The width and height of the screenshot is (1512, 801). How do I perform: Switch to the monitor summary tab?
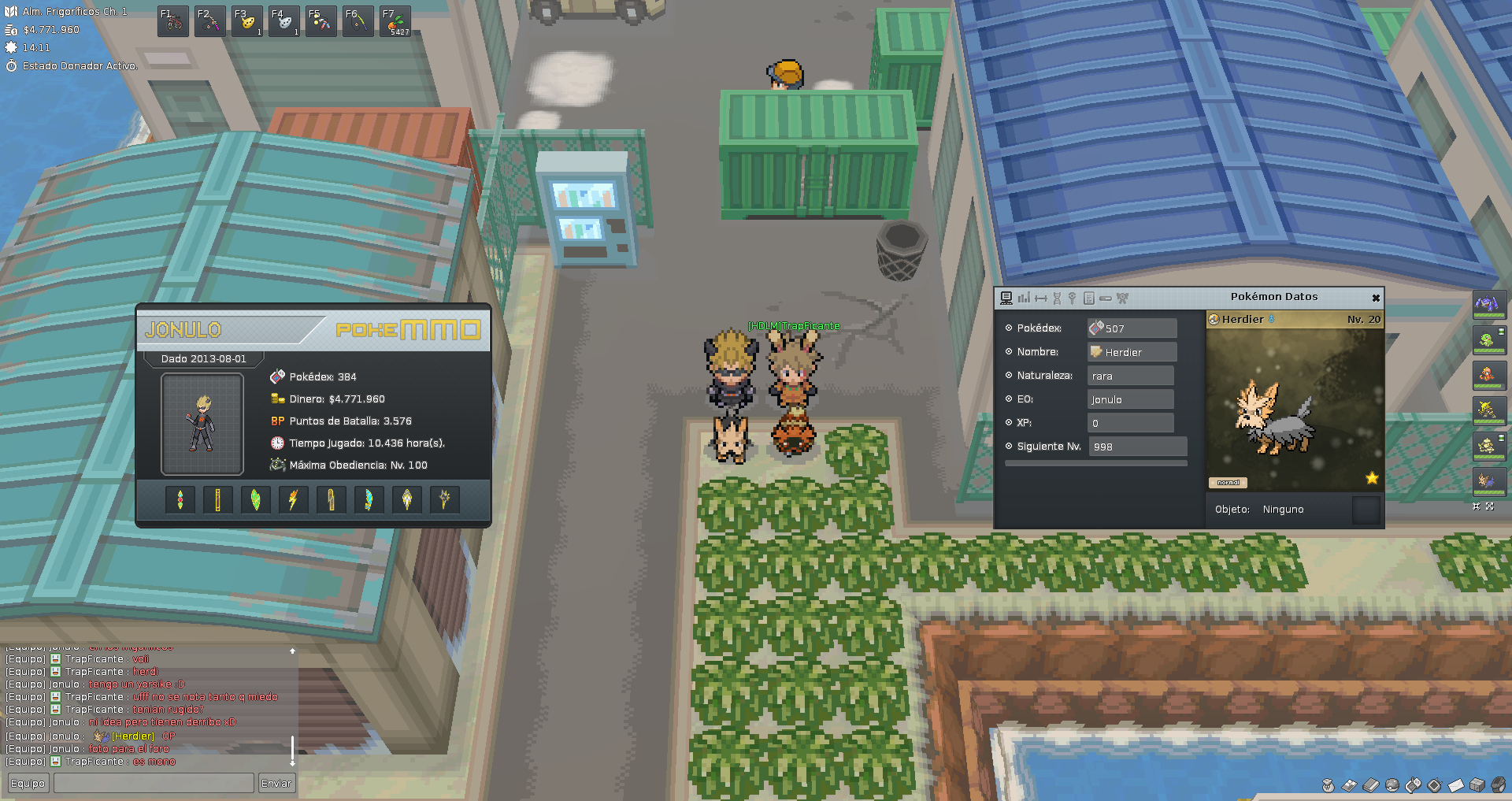pyautogui.click(x=1008, y=298)
